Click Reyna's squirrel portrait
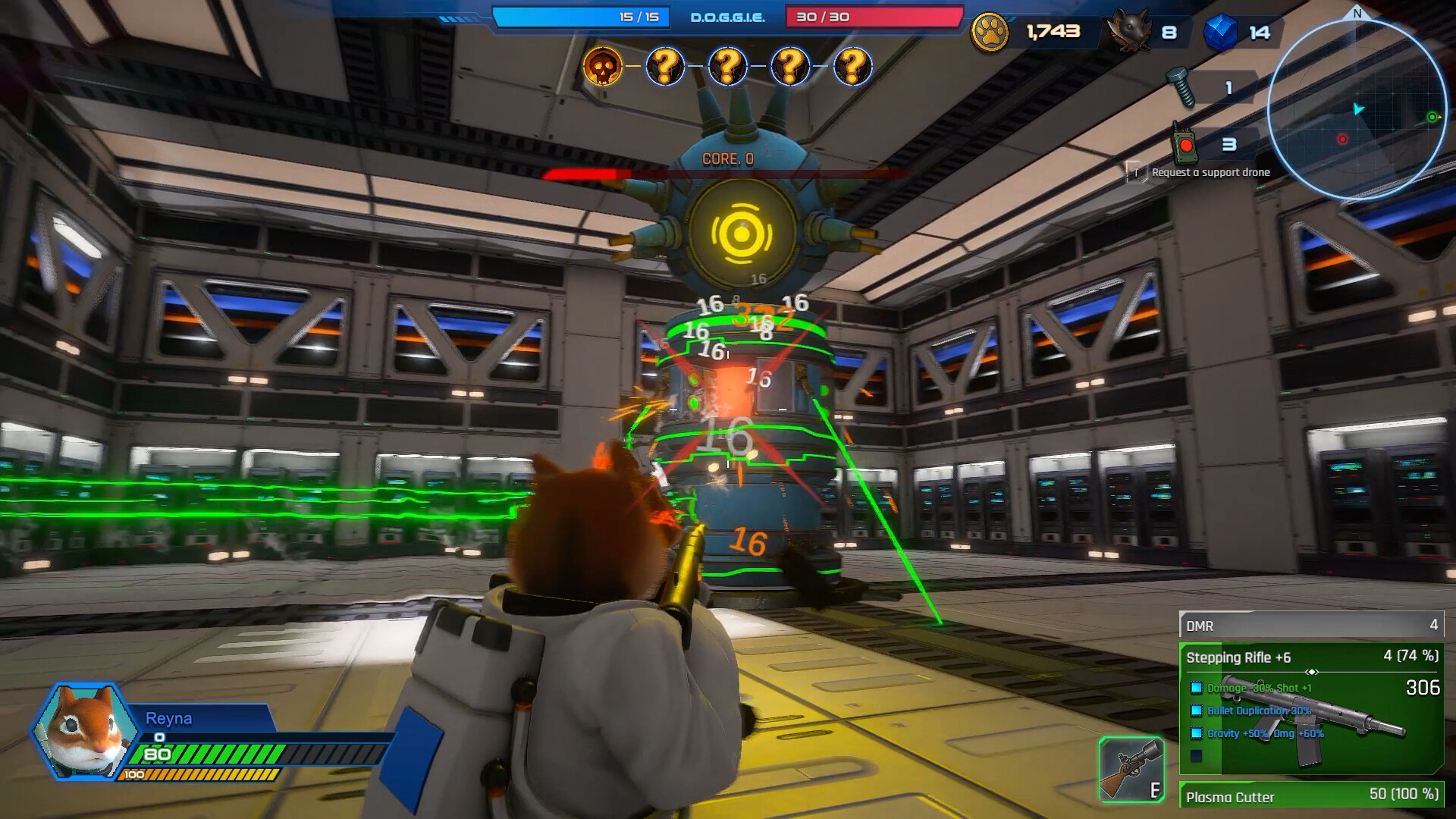This screenshot has width=1456, height=819. (x=85, y=730)
